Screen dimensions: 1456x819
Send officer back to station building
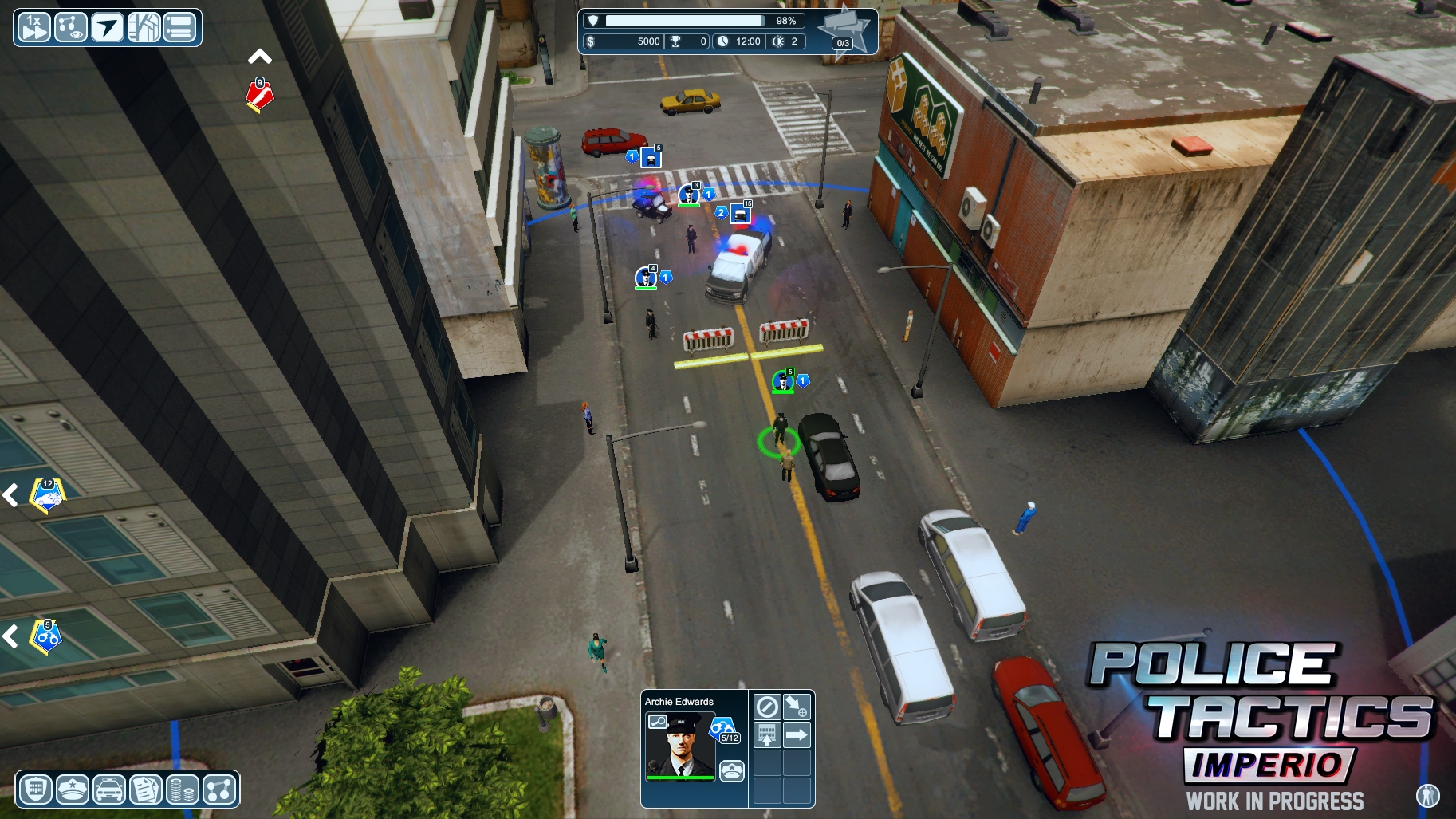tap(767, 734)
